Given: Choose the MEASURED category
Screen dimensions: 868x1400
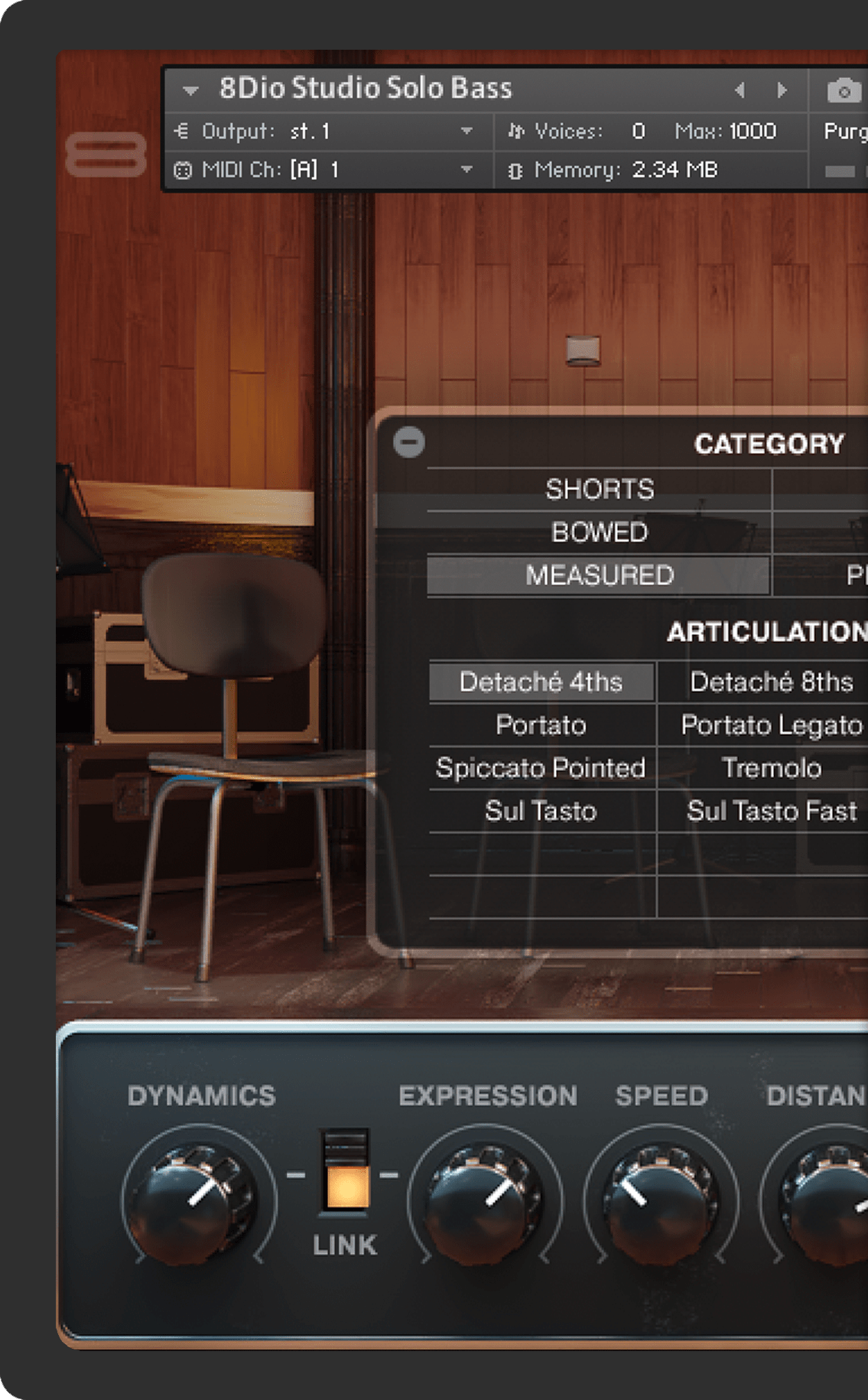Looking at the screenshot, I should point(599,575).
